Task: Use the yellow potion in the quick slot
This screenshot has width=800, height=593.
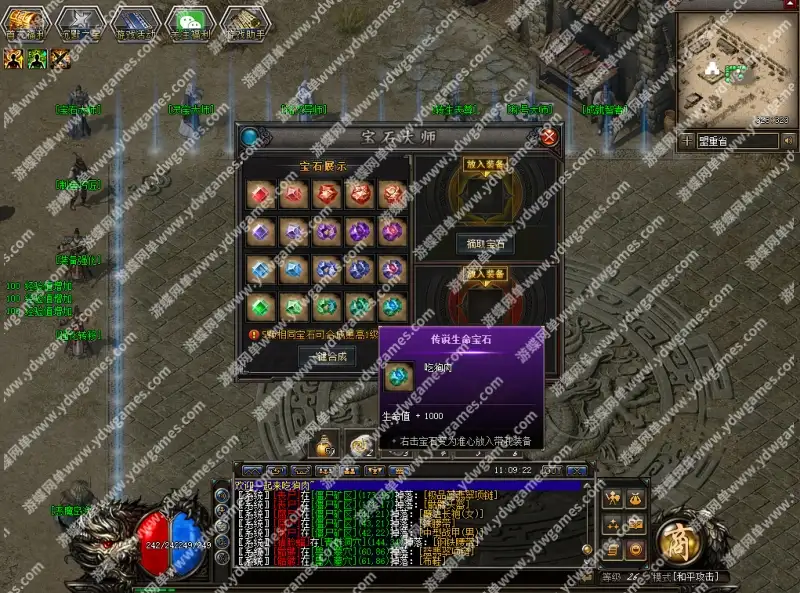Action: [325, 442]
